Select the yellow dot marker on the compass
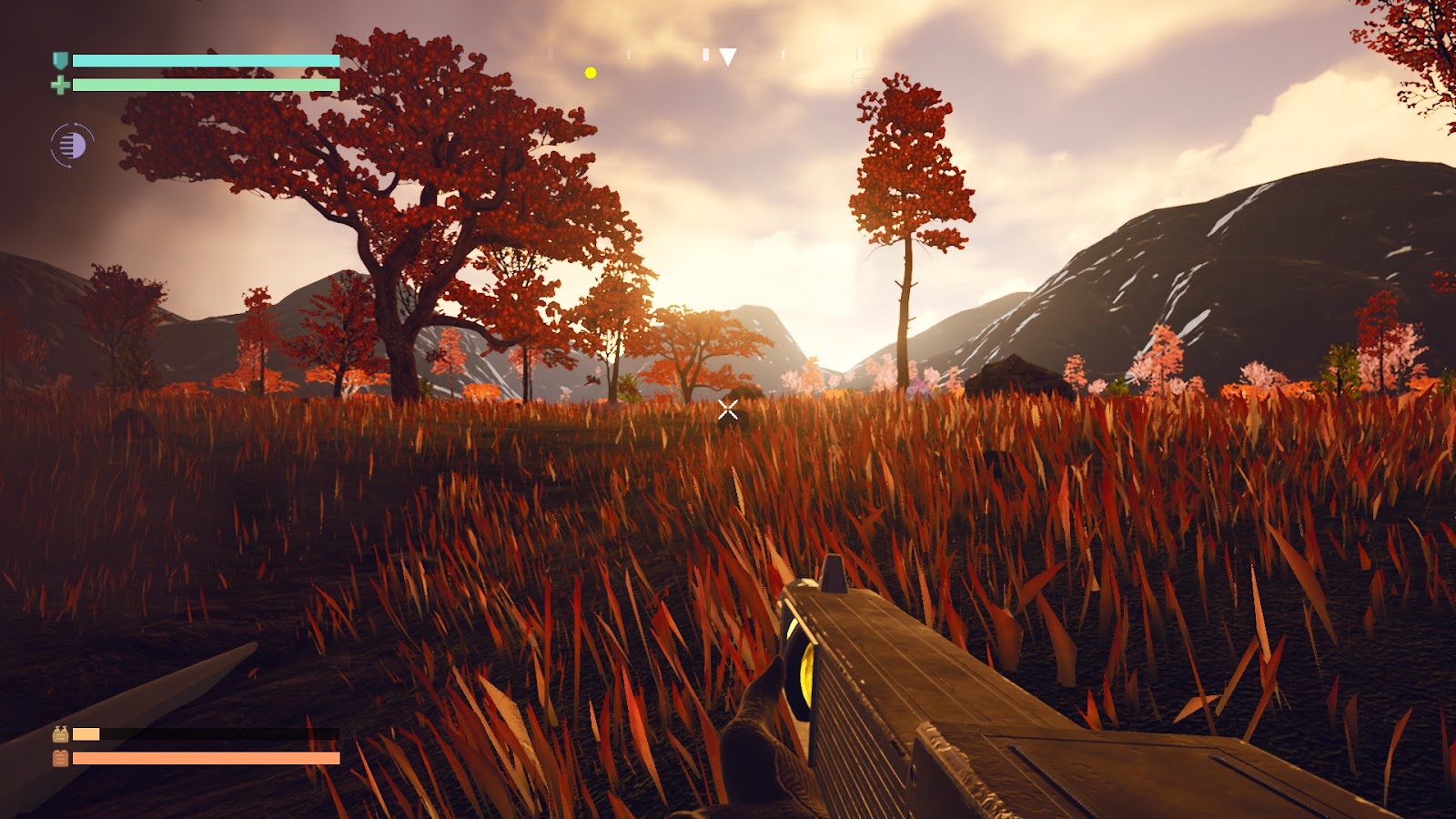 pyautogui.click(x=591, y=73)
